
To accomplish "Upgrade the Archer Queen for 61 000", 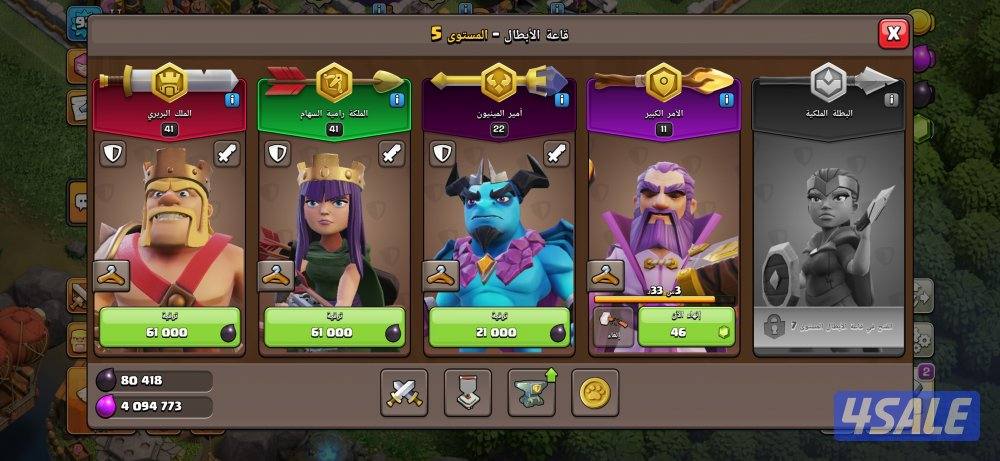I will pyautogui.click(x=333, y=329).
